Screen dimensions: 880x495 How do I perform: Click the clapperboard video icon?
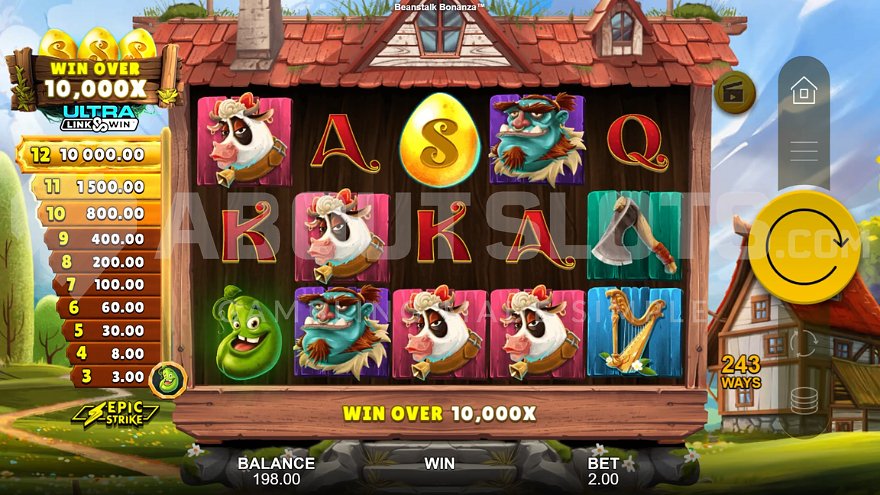pyautogui.click(x=734, y=92)
